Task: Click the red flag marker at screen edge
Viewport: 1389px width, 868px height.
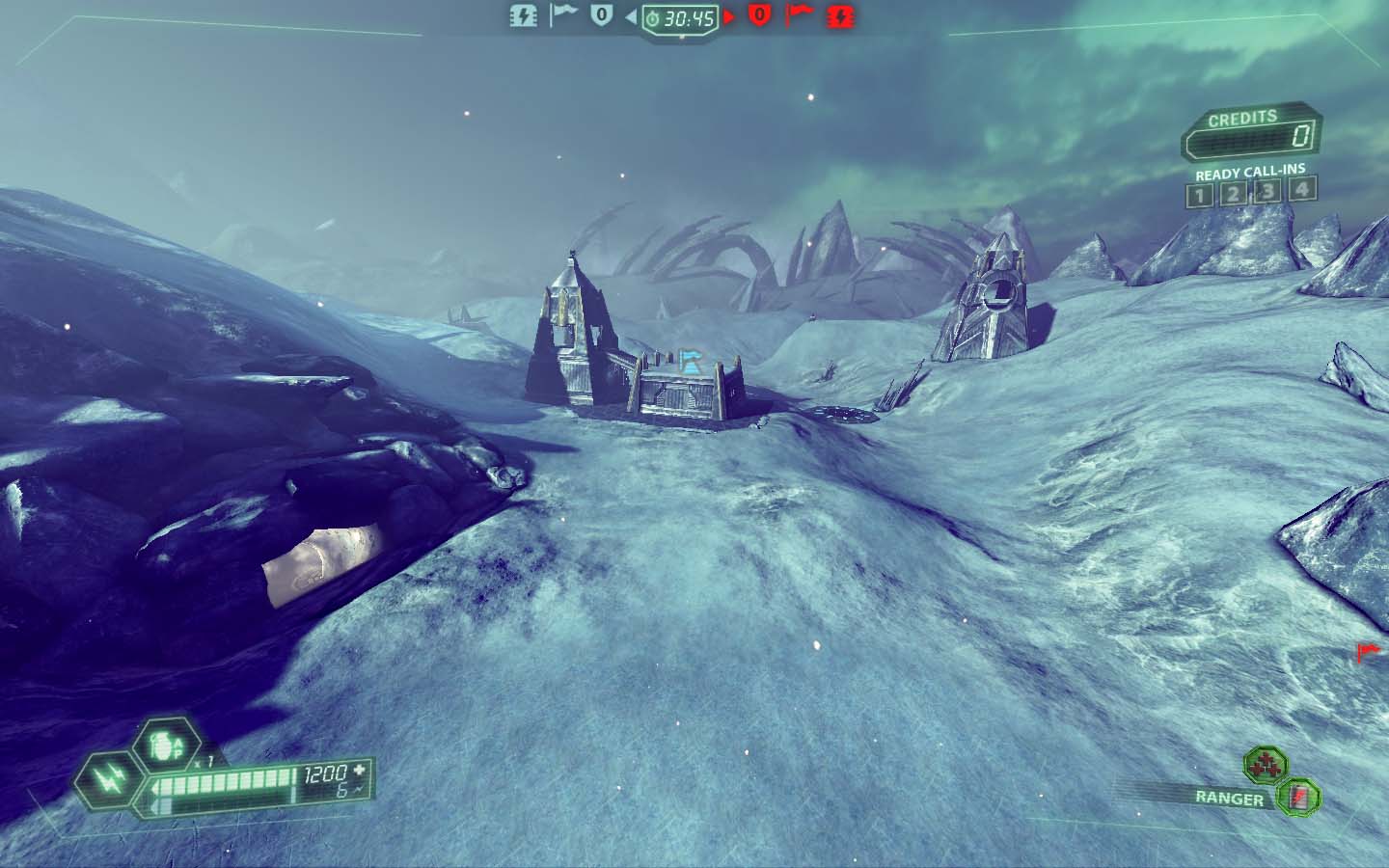Action: point(1368,653)
